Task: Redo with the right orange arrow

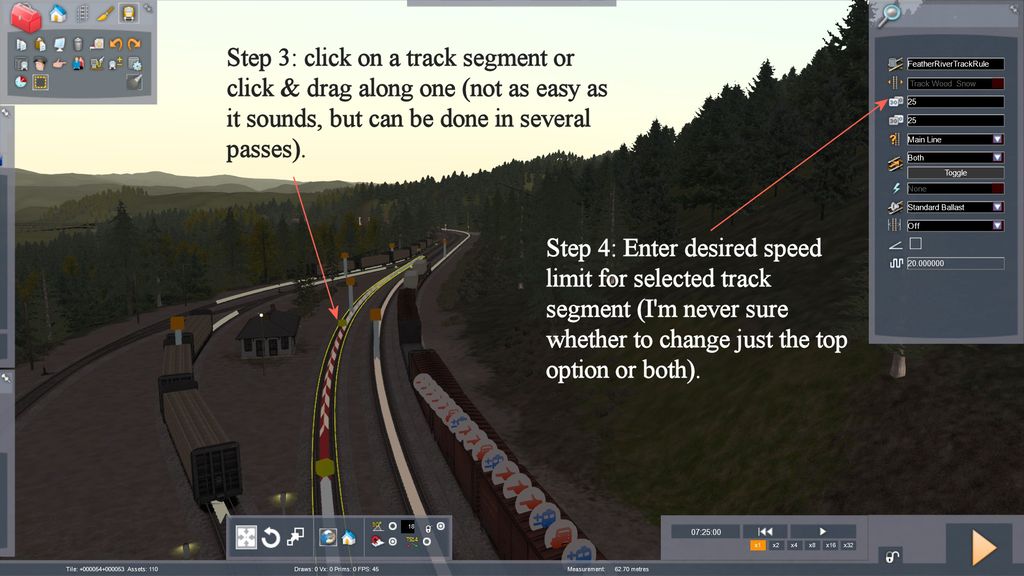Action: coord(134,44)
